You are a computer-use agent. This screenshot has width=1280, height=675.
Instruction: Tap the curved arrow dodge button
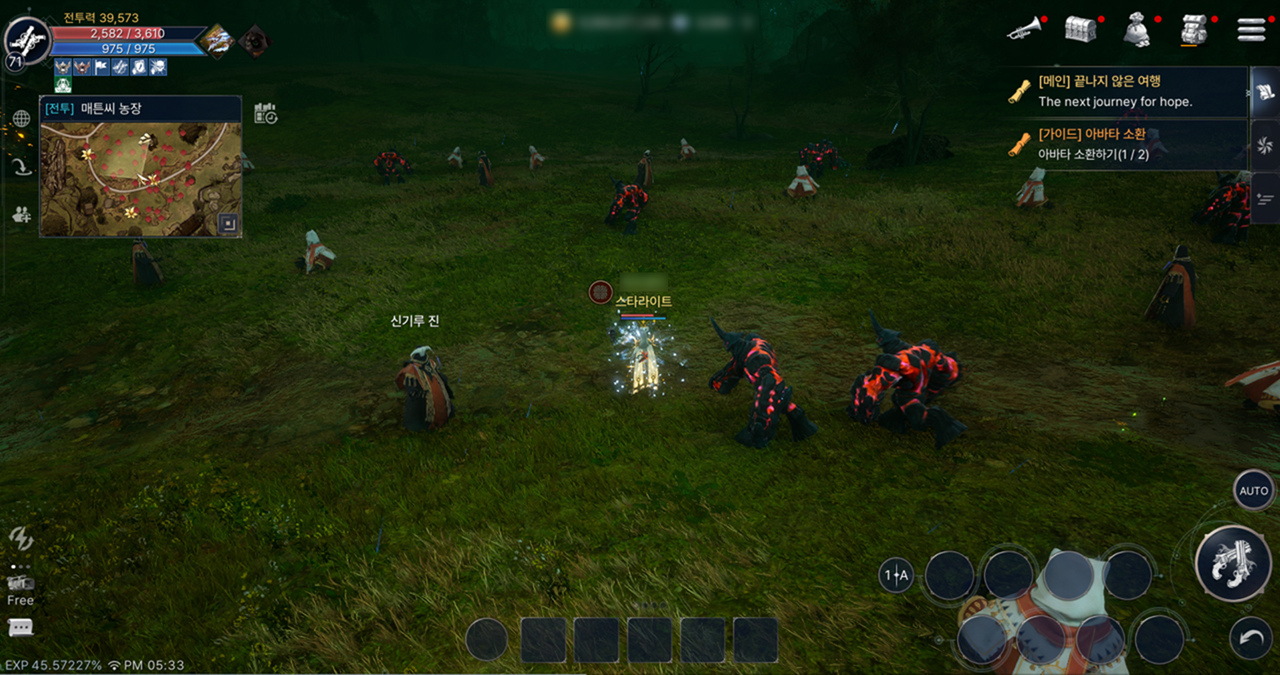[x=1251, y=639]
